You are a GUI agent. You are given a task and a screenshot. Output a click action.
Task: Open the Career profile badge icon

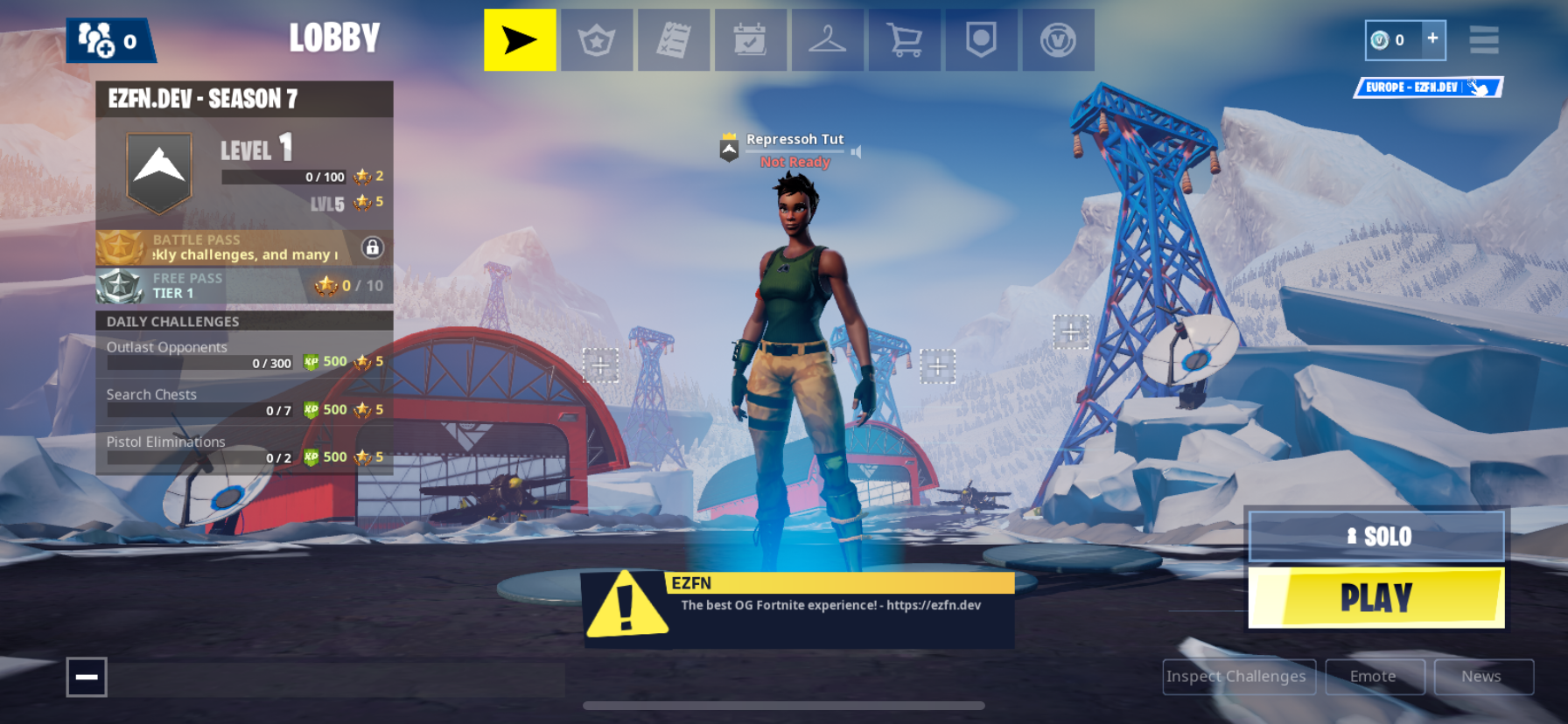click(x=982, y=39)
